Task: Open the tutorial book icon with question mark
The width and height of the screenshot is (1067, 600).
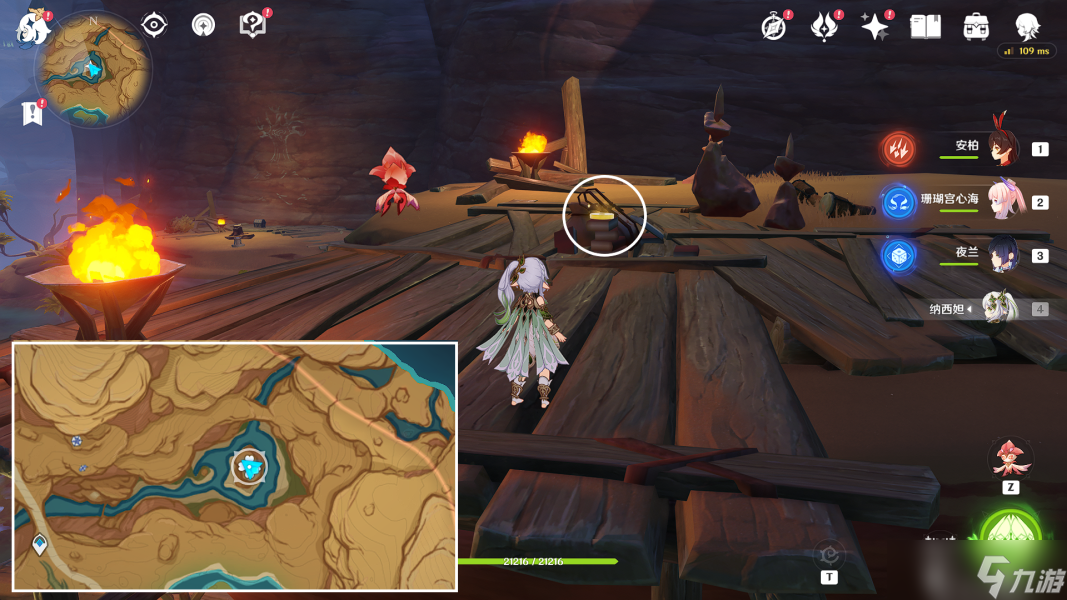Action: point(252,25)
